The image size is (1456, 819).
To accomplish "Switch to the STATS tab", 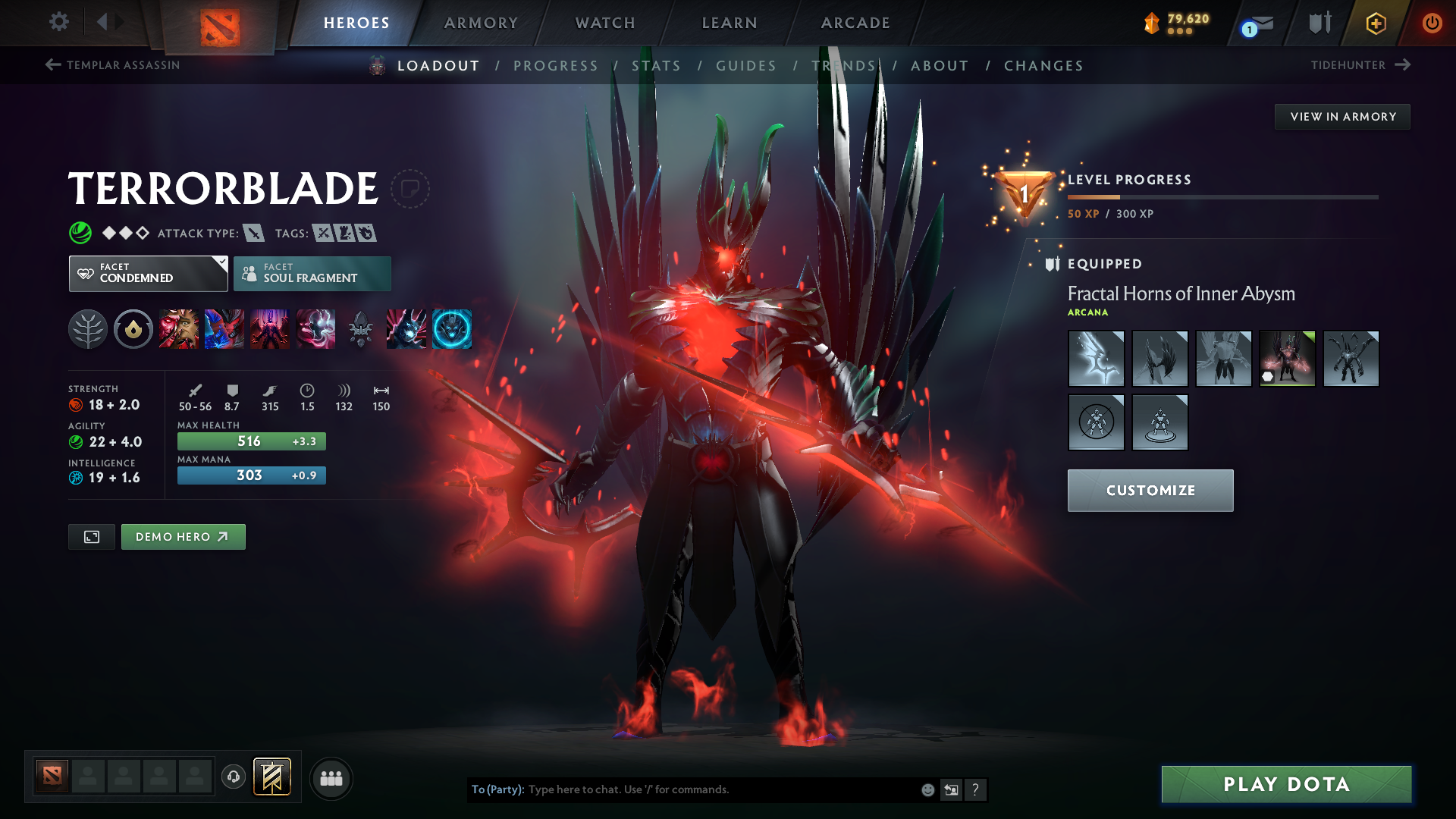I will [657, 65].
